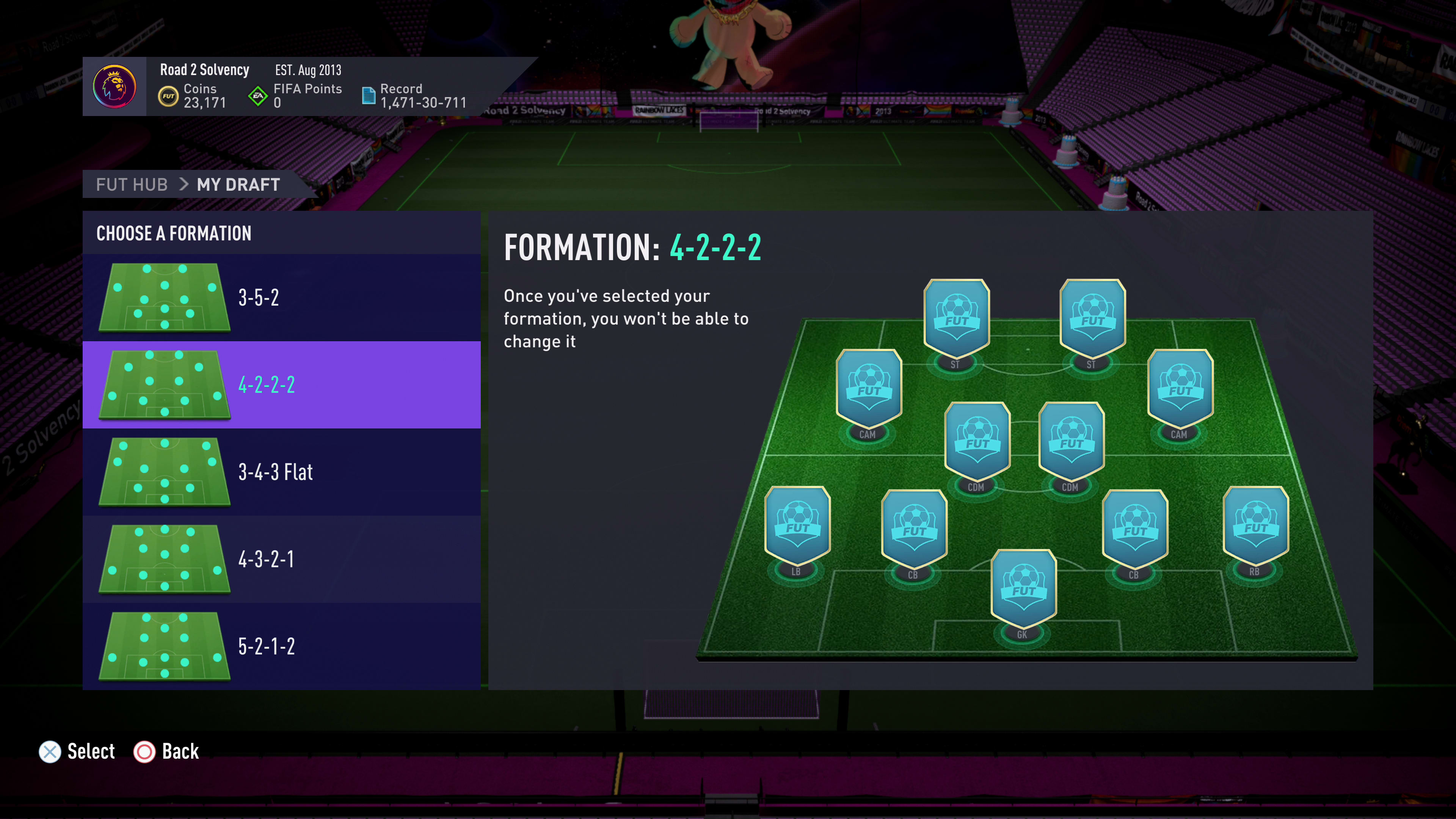The height and width of the screenshot is (819, 1456).
Task: Choose the 4-2-2-2 formation row
Action: point(281,385)
